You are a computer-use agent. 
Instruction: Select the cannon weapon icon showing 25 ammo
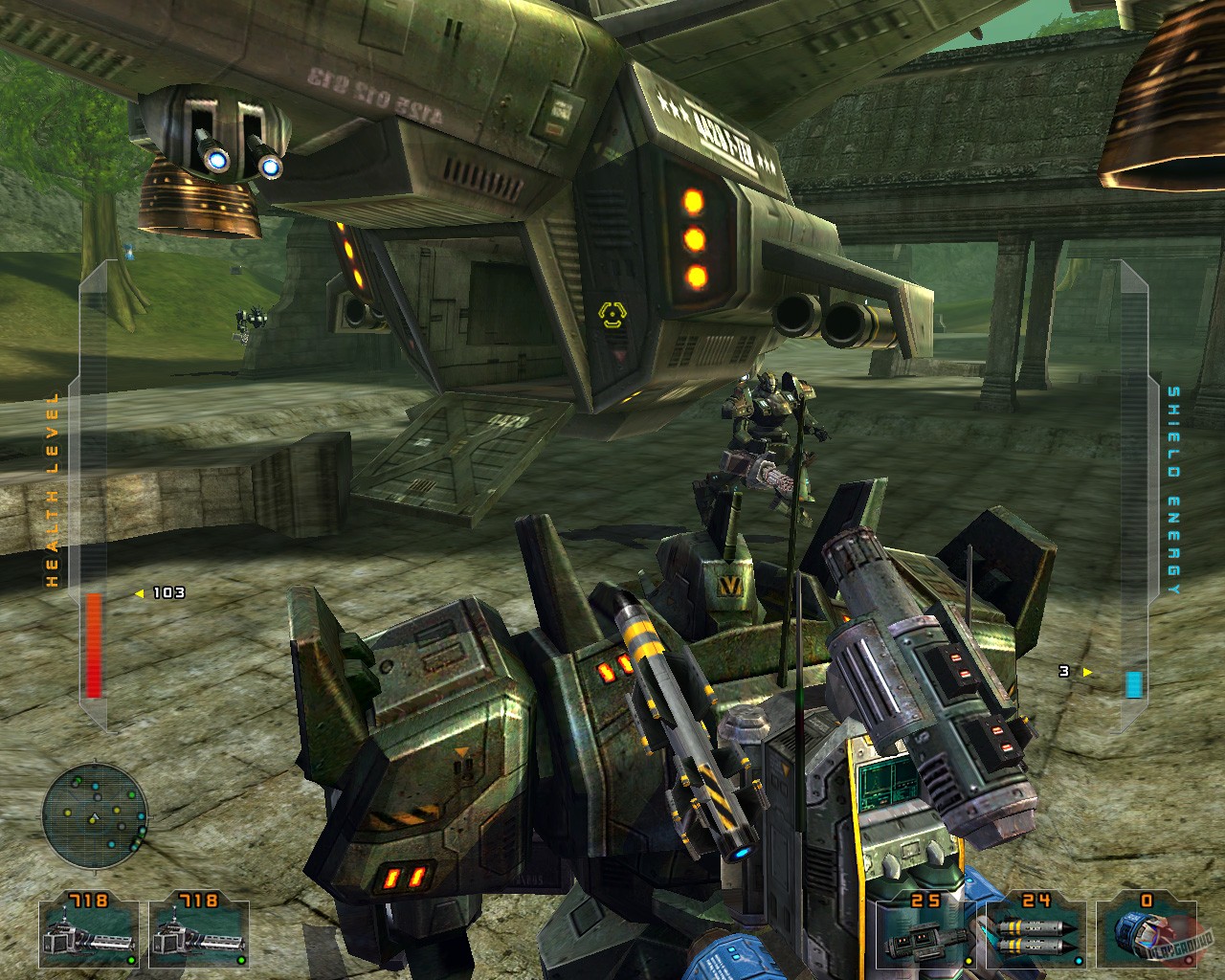coord(926,935)
